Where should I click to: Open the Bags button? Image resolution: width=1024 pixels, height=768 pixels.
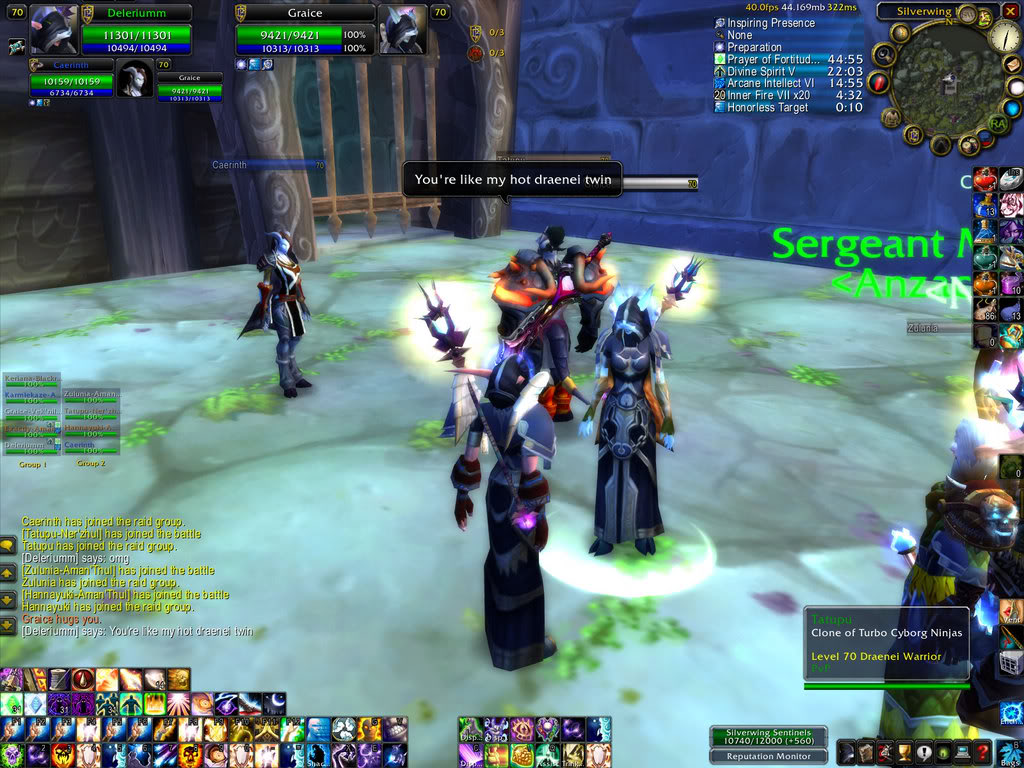pyautogui.click(x=1009, y=752)
